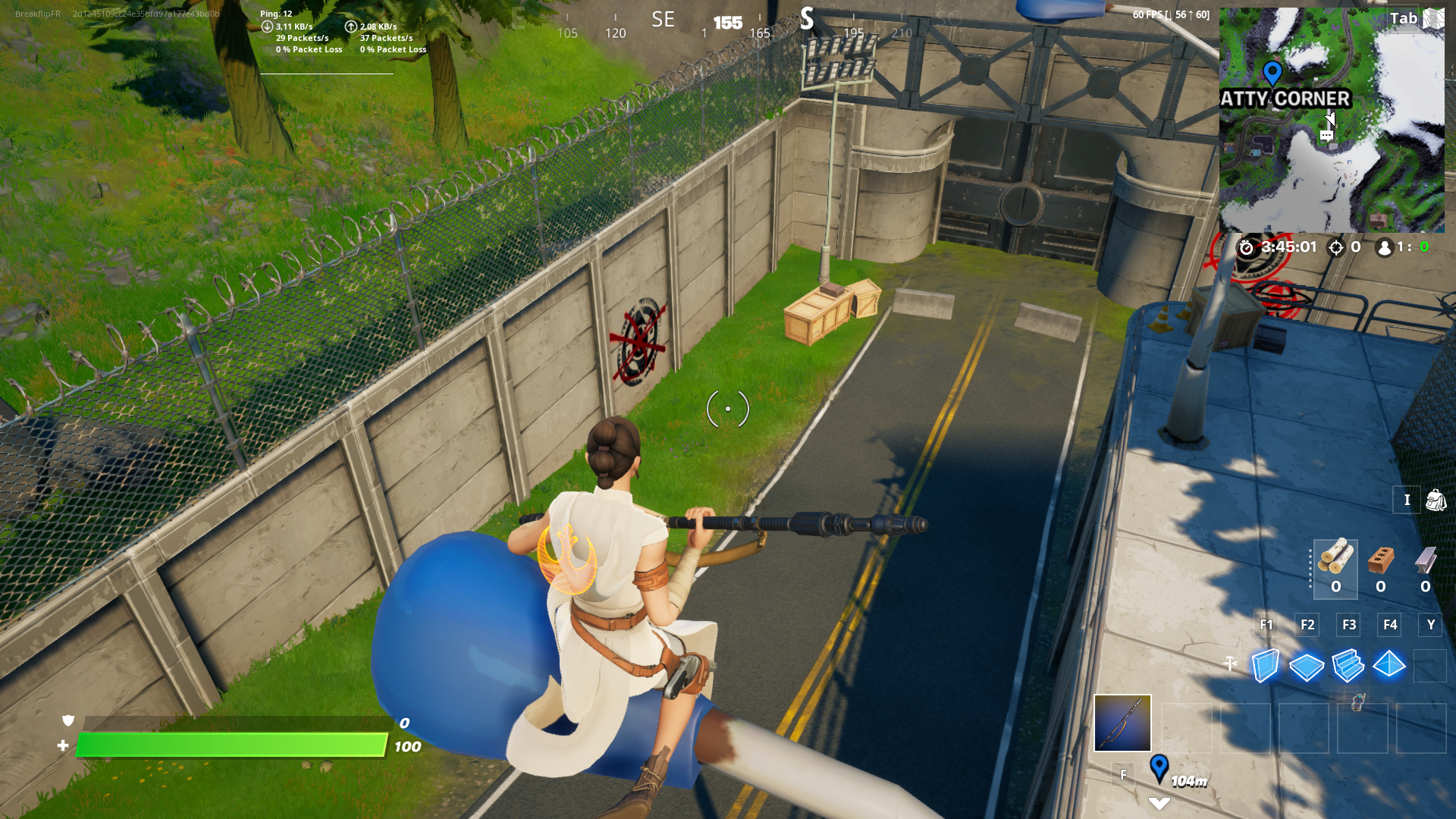The width and height of the screenshot is (1456, 819).
Task: Select the floor building piece icon
Action: click(x=1307, y=667)
